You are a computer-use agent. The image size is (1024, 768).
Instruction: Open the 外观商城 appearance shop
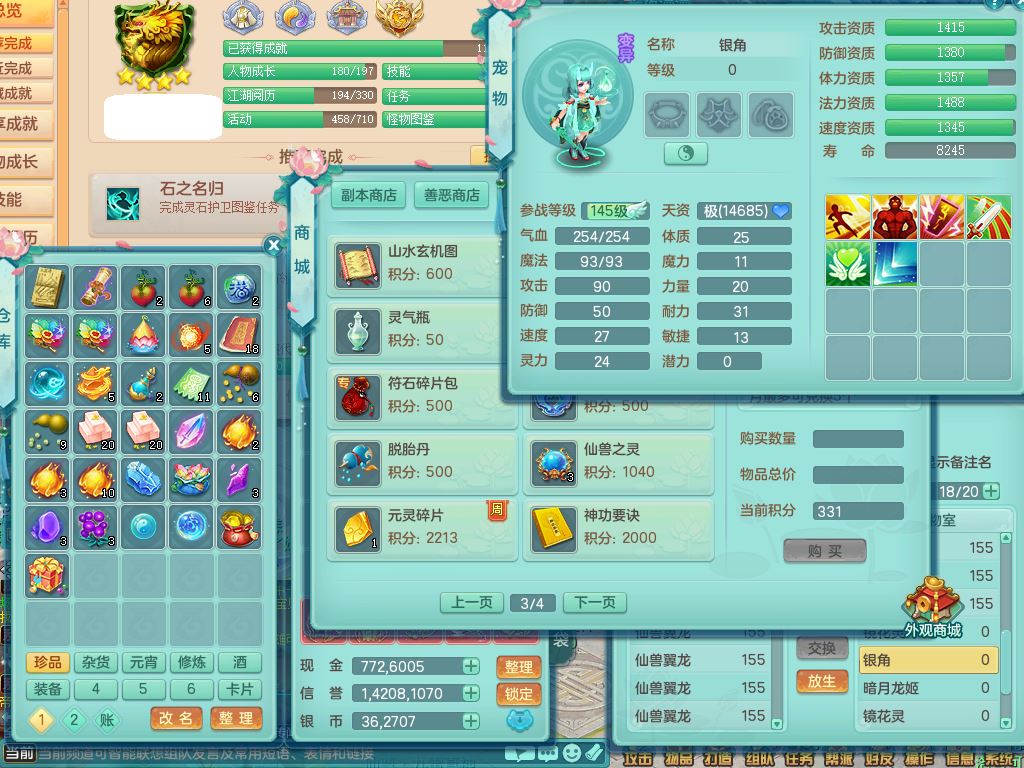tap(932, 606)
